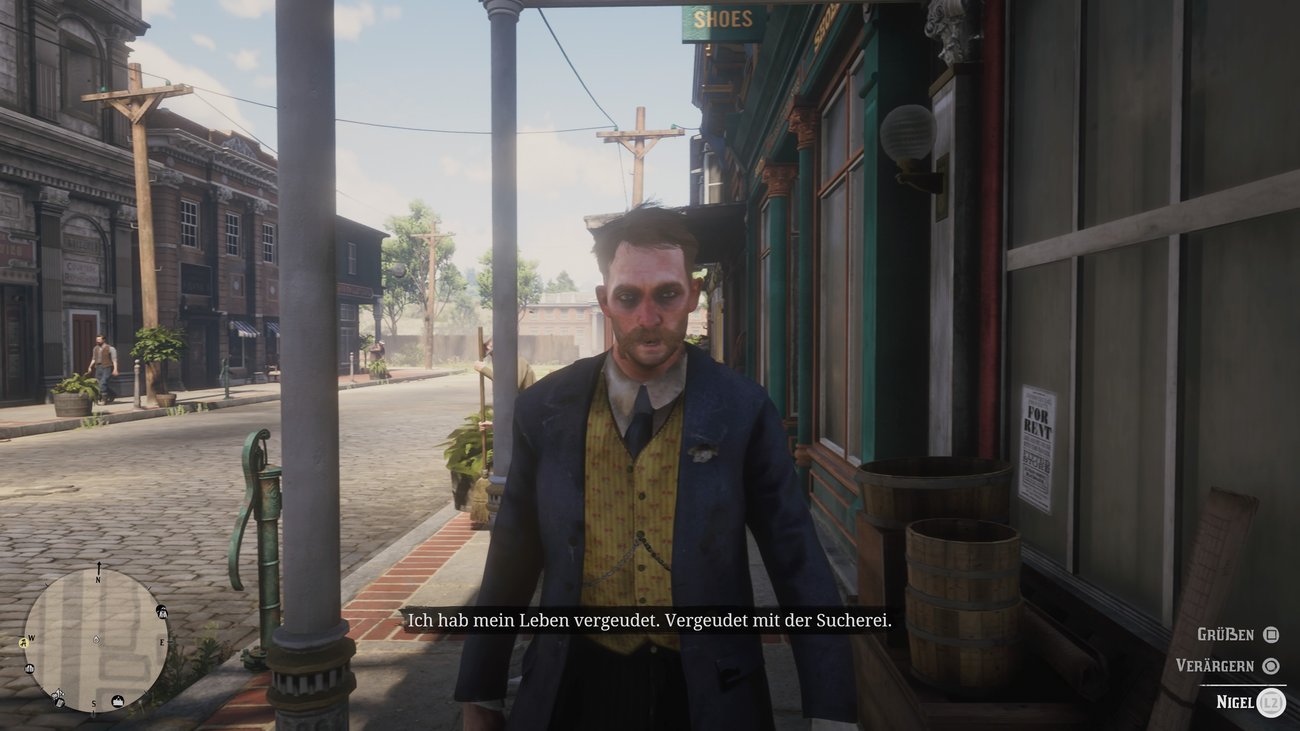Click the circular minimap

click(96, 640)
